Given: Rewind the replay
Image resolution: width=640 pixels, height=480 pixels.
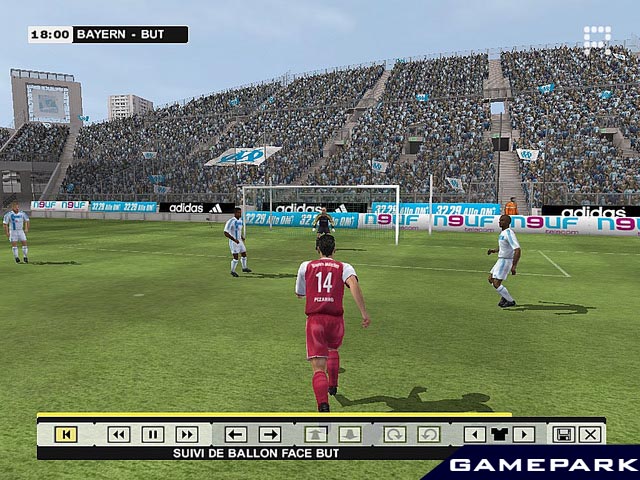Looking at the screenshot, I should (x=119, y=434).
